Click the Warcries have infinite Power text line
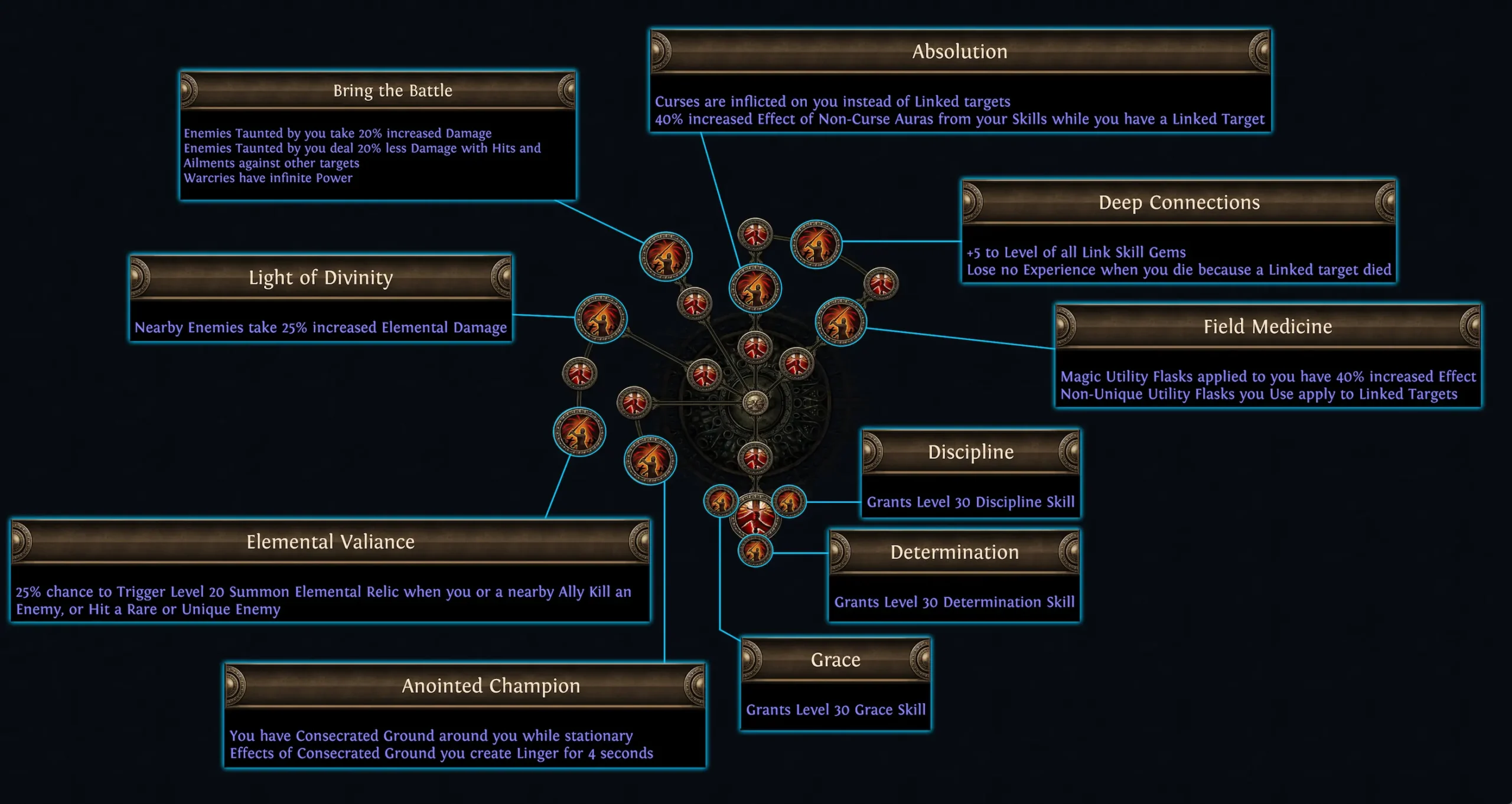This screenshot has width=1512, height=804. coord(270,178)
